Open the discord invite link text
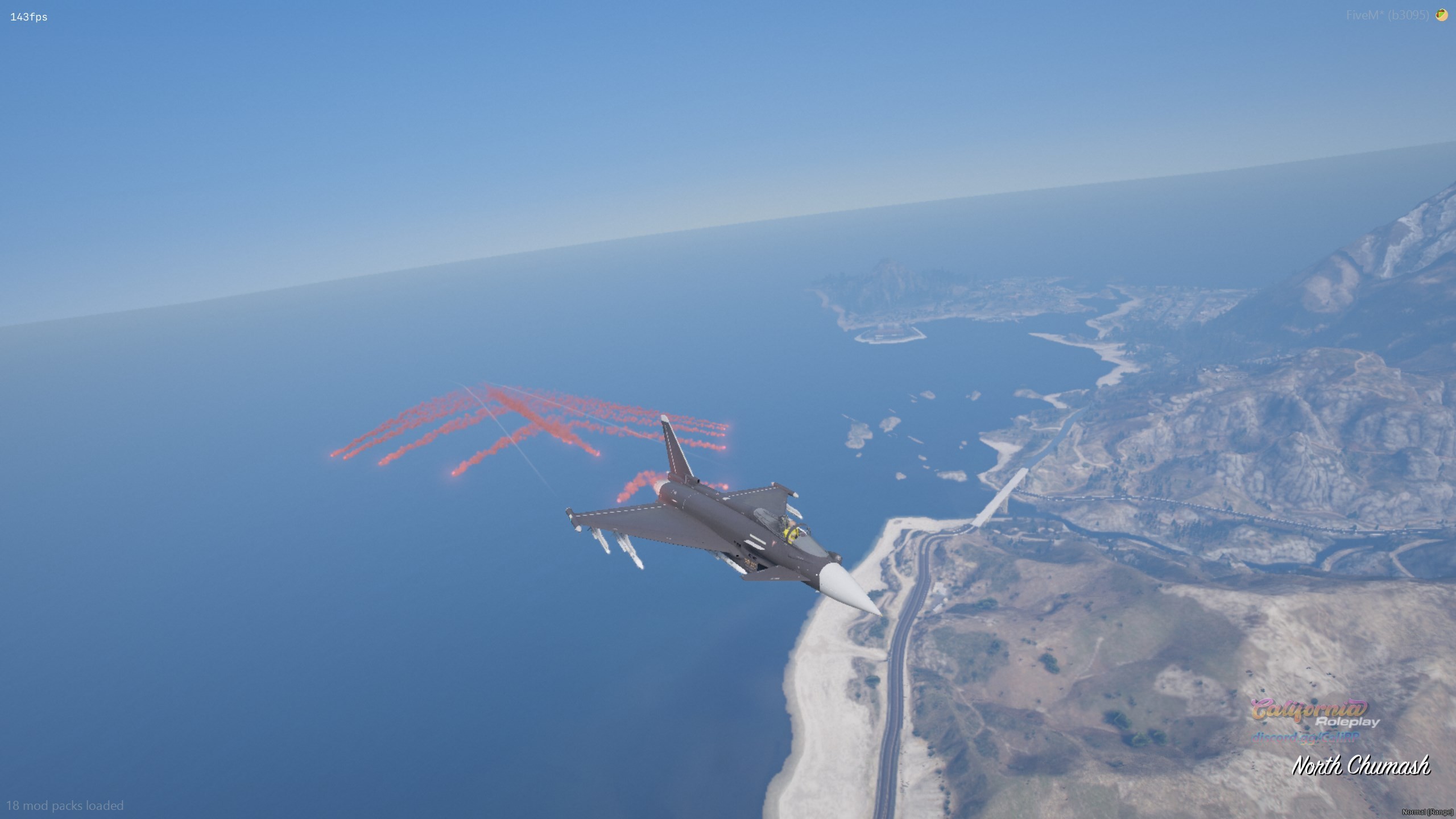 pos(1302,737)
